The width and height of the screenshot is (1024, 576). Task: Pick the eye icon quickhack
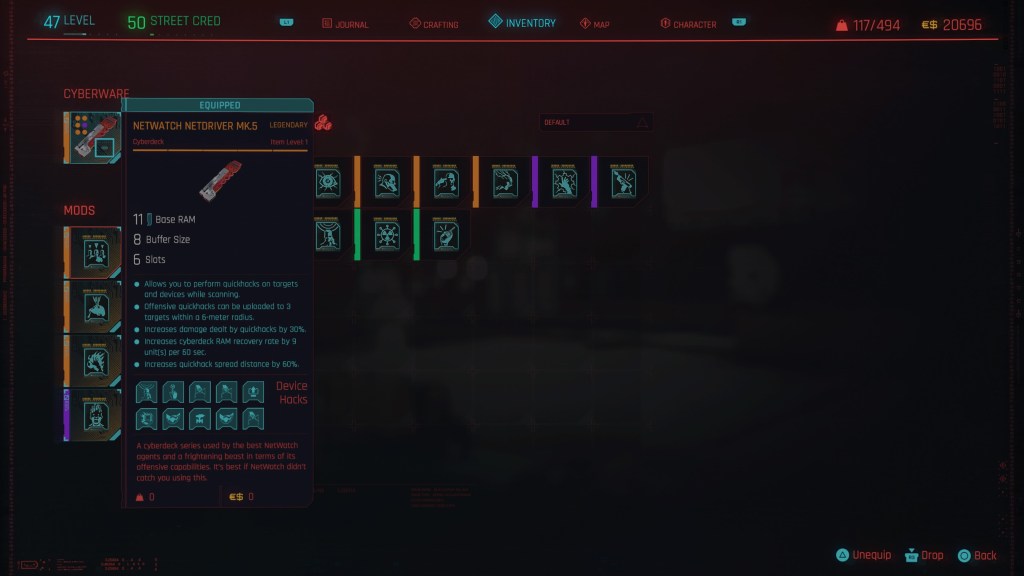(x=327, y=182)
